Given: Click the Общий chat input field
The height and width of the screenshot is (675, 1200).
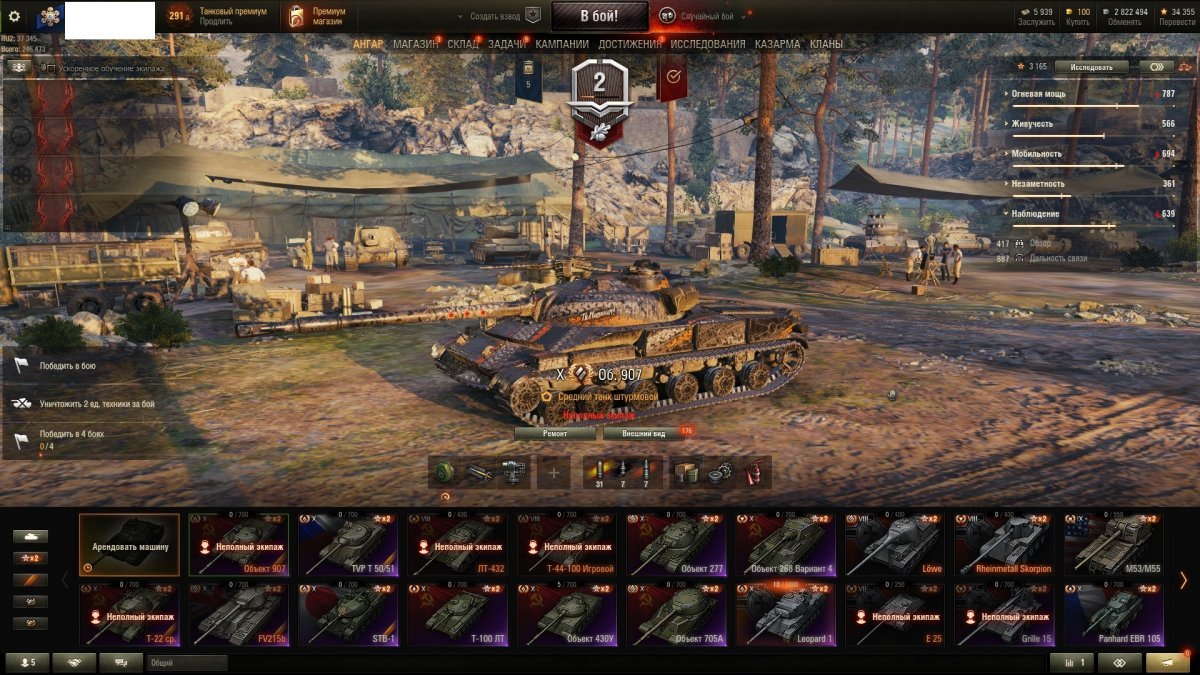Looking at the screenshot, I should click(187, 663).
